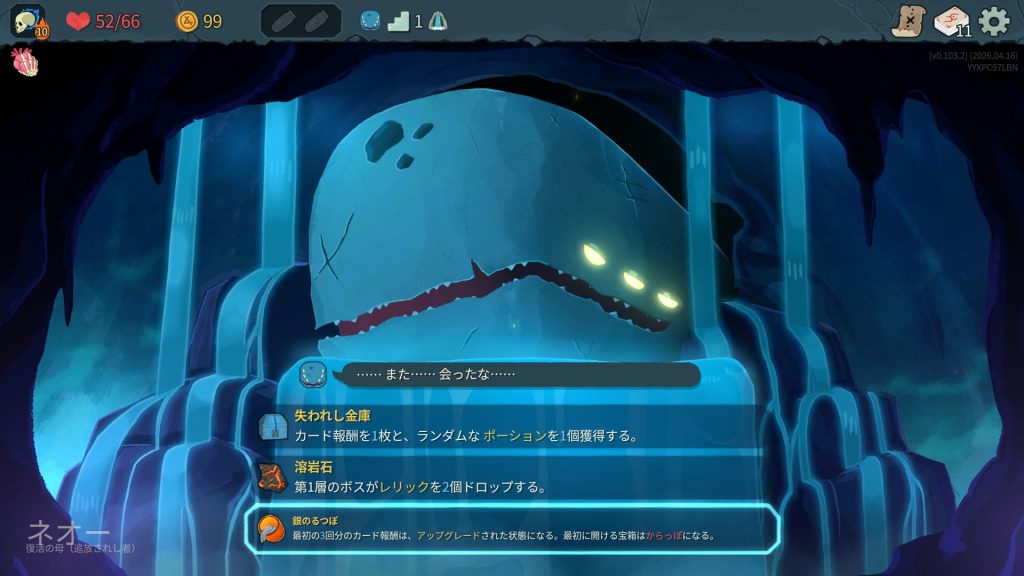Click the floor stairs icon

pos(398,21)
